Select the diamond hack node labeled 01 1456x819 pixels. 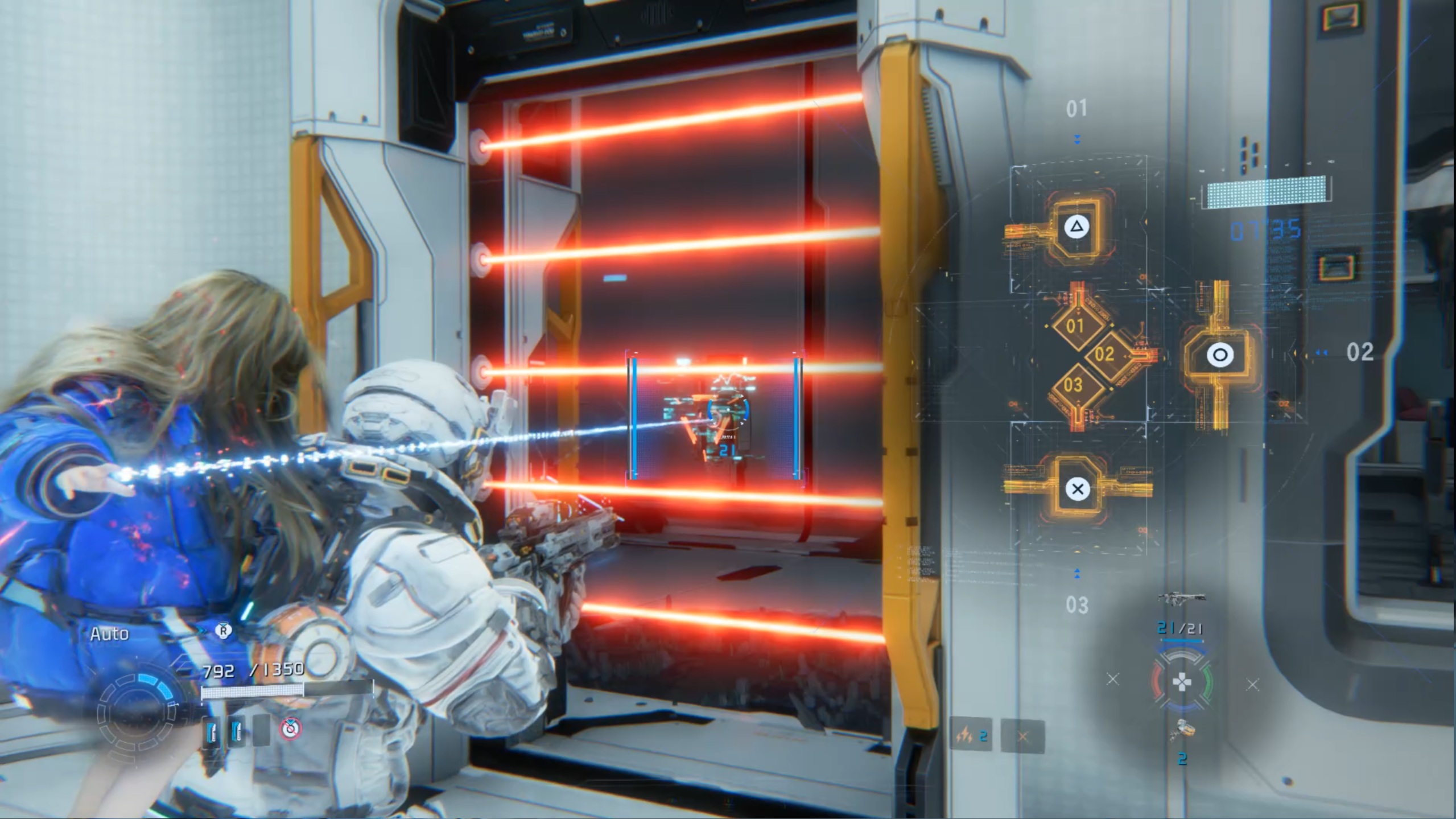coord(1074,326)
